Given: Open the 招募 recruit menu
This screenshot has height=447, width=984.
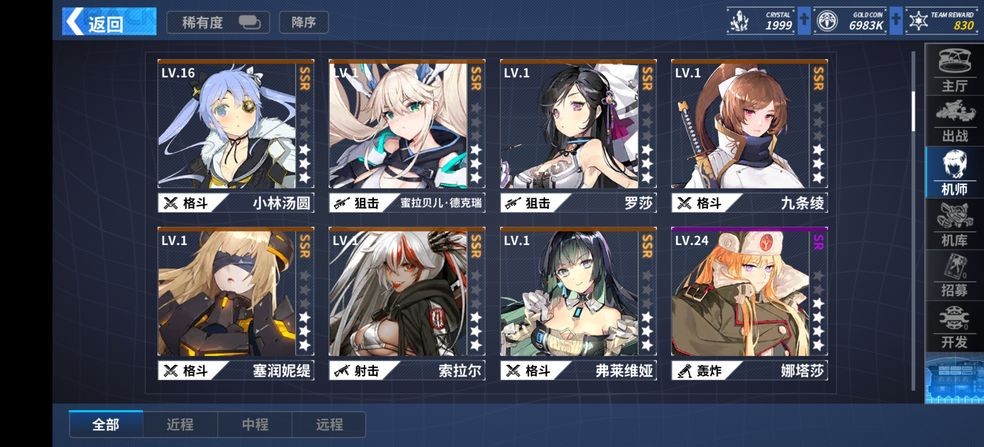Looking at the screenshot, I should (954, 276).
